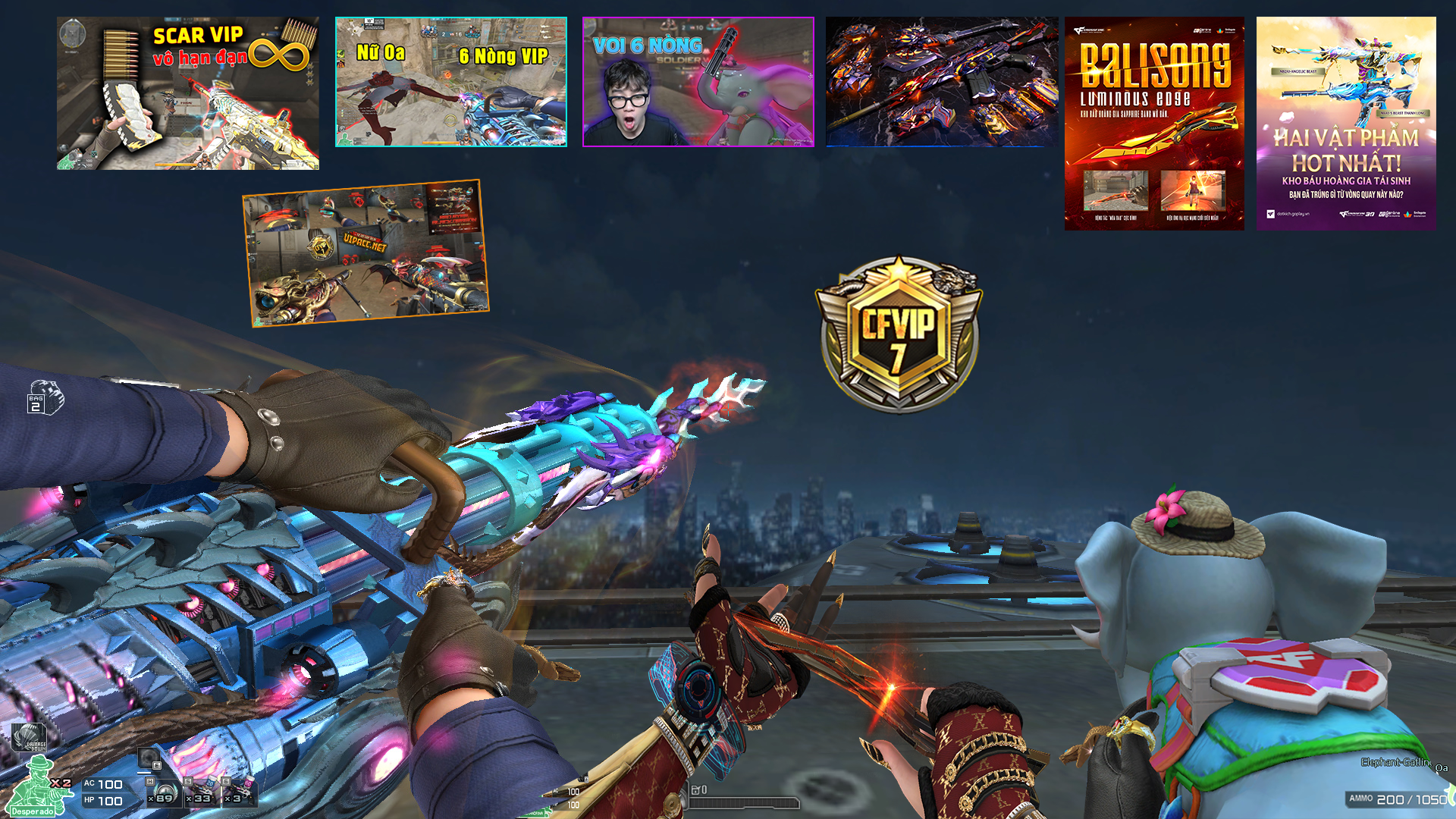
Task: Click the CFVIP 7 gold badge
Action: (898, 334)
